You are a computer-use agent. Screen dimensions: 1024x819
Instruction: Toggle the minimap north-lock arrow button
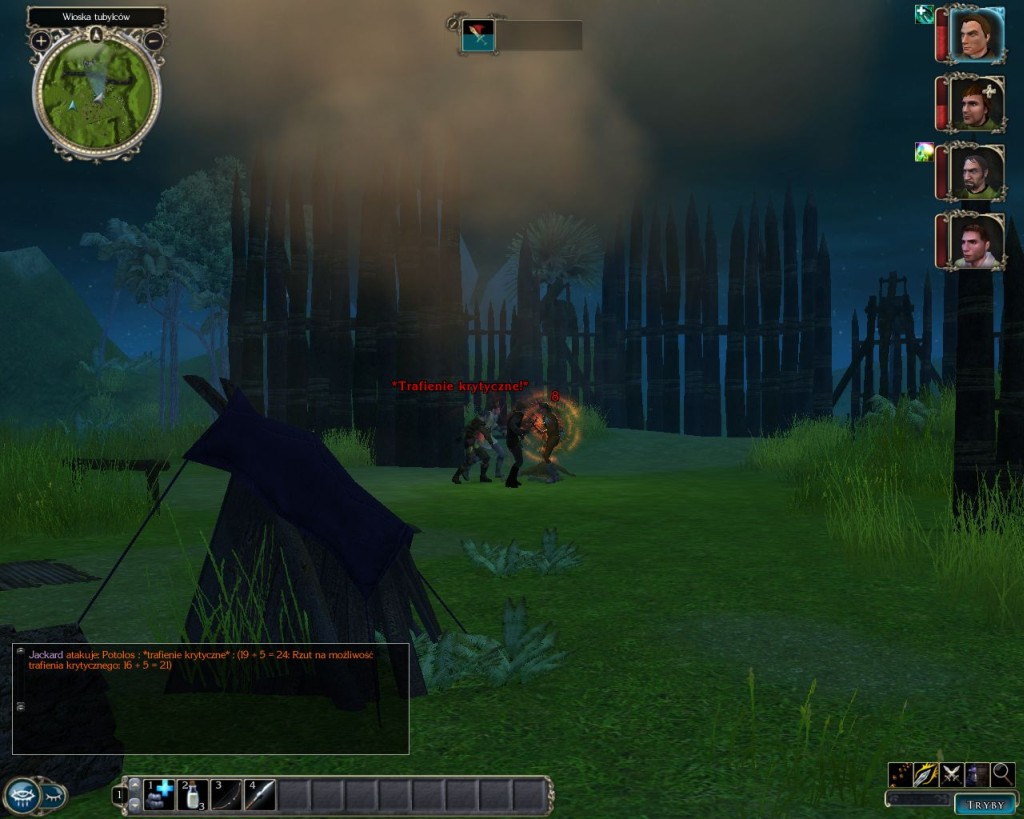pyautogui.click(x=97, y=35)
